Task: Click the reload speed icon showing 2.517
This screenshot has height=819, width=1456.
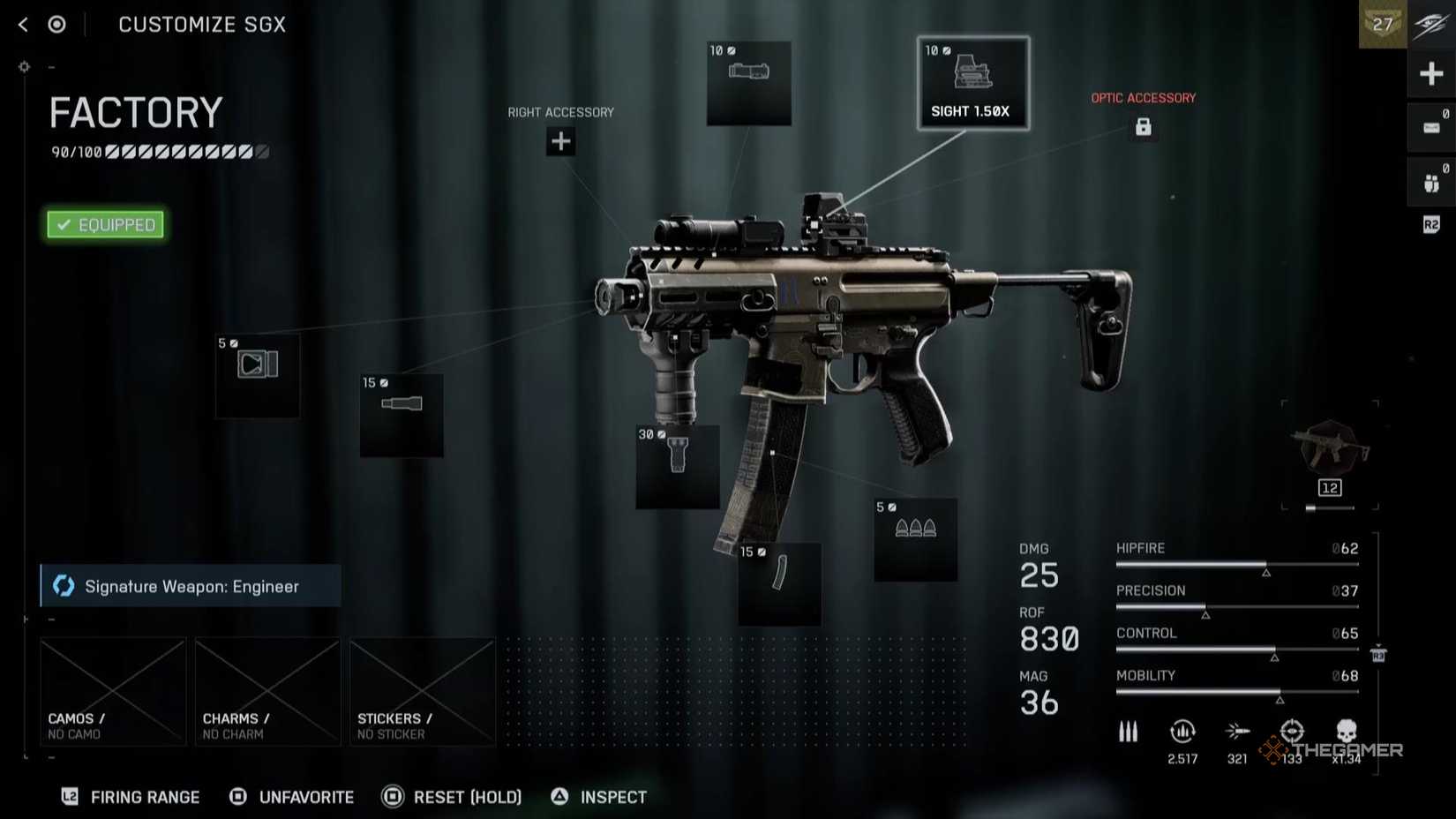Action: (1182, 733)
